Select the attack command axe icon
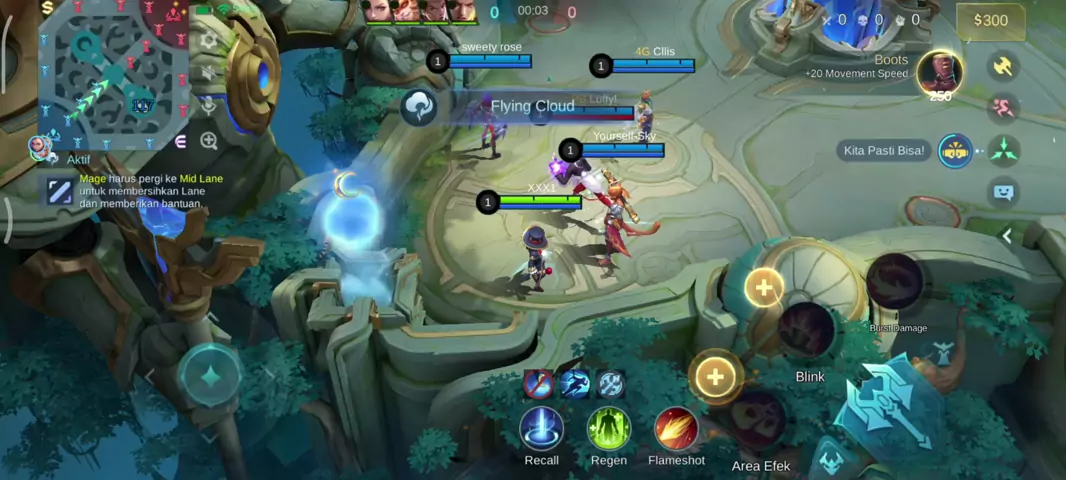This screenshot has height=480, width=1066. 1002,66
